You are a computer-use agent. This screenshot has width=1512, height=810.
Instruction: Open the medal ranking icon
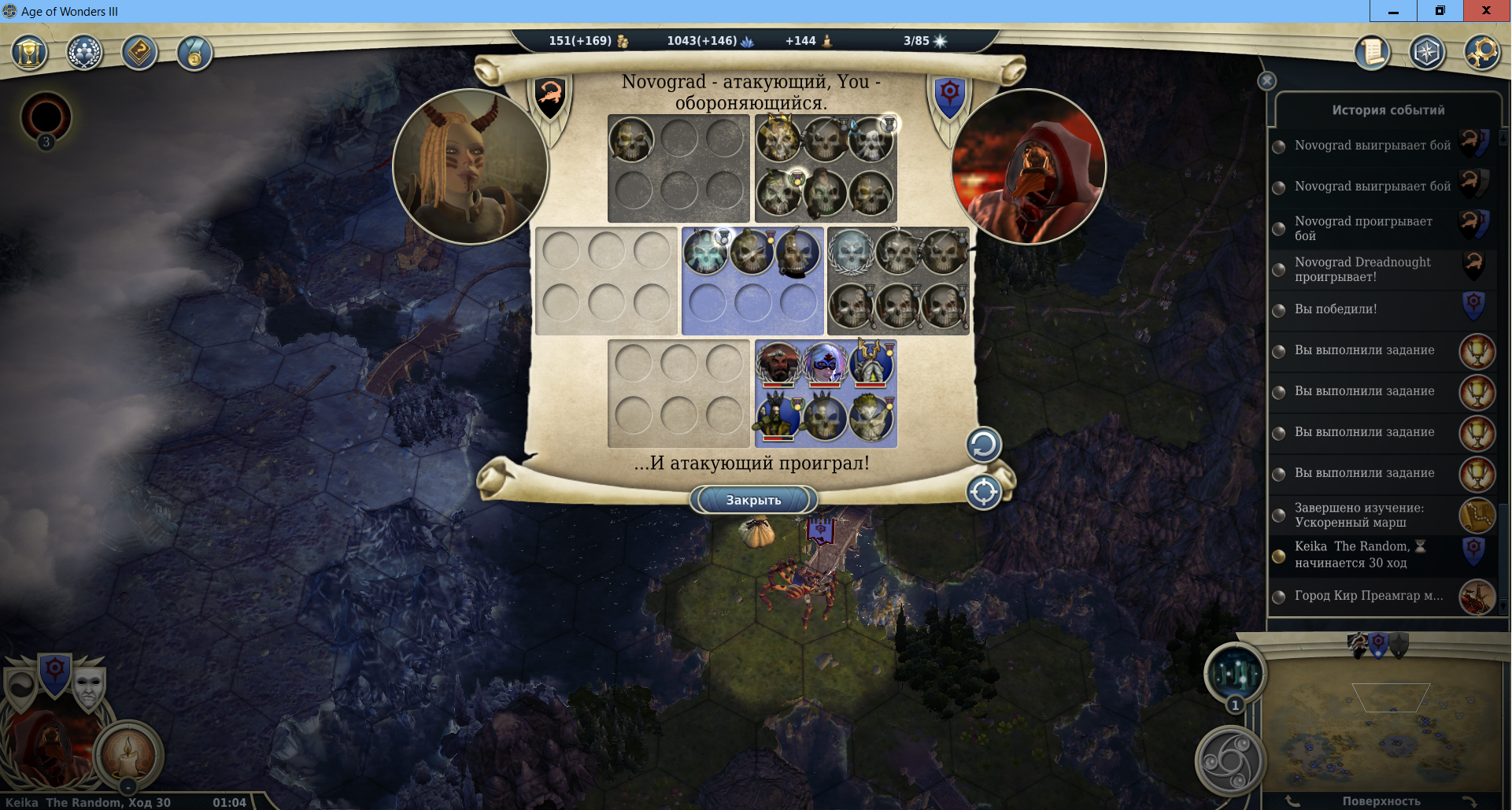pyautogui.click(x=194, y=54)
